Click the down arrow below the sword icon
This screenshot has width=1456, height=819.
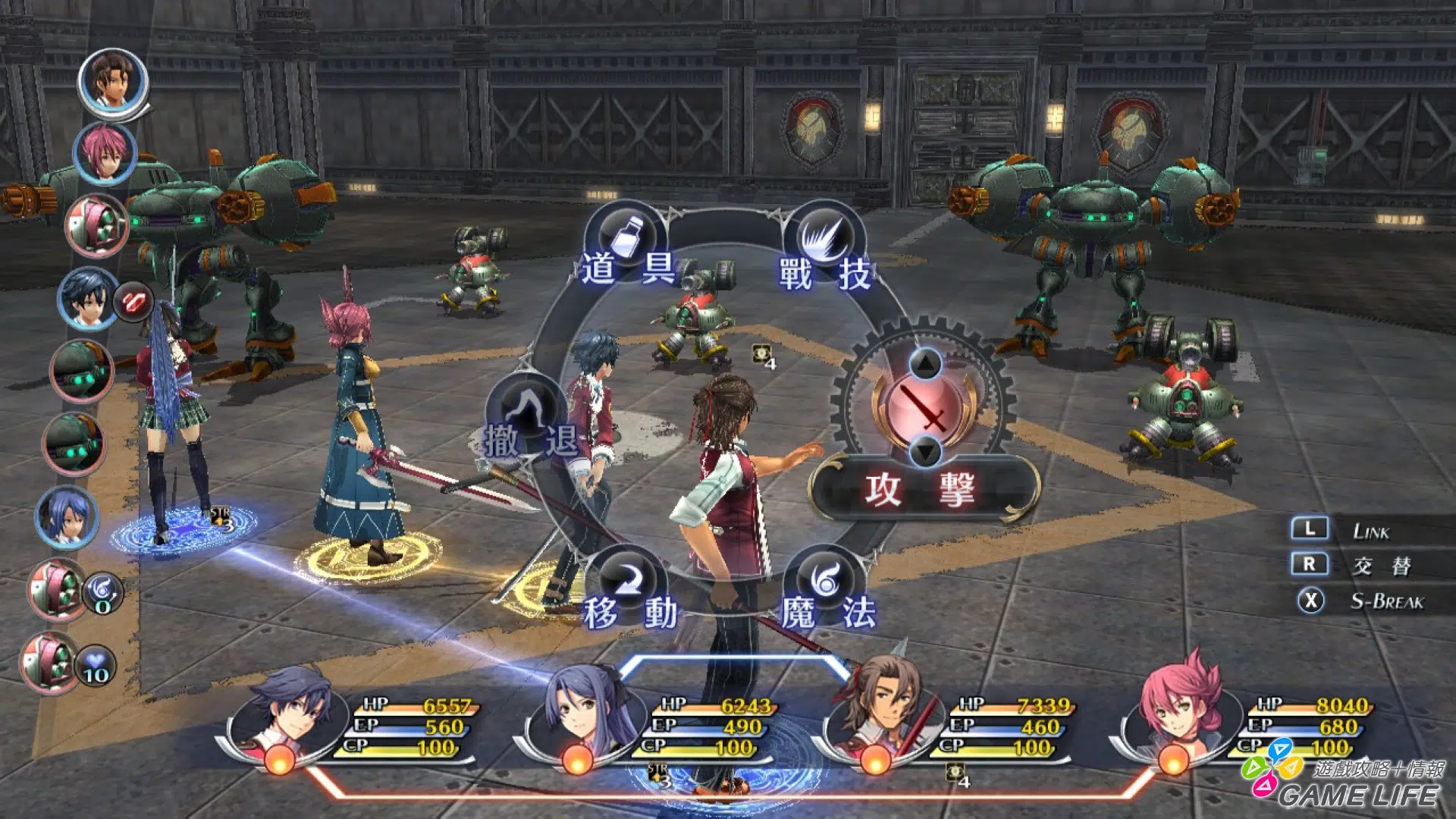tap(925, 452)
